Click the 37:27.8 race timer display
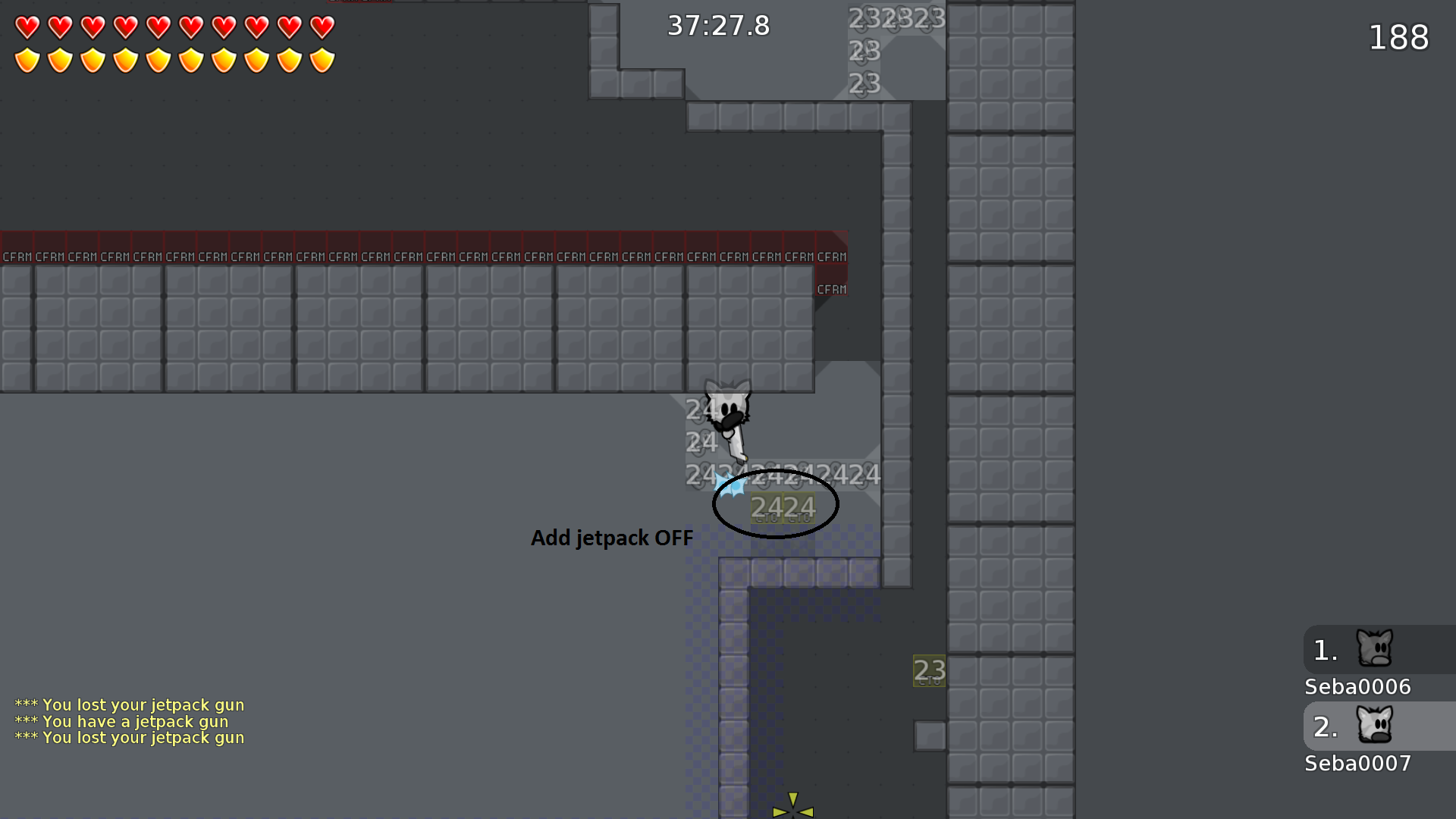The image size is (1456, 819). click(718, 25)
